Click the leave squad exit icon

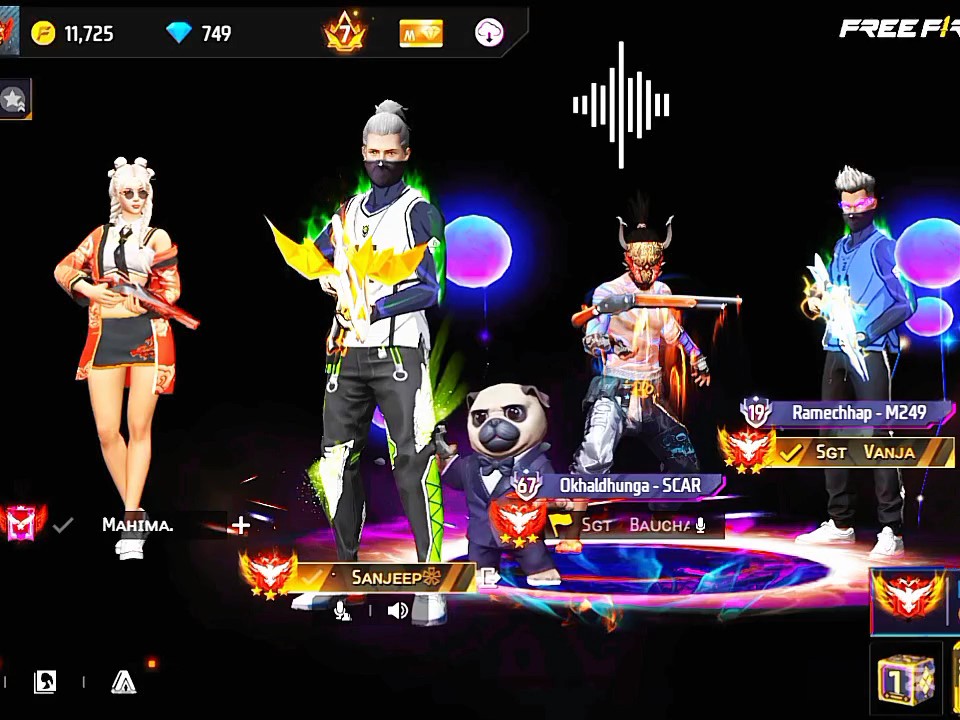pyautogui.click(x=490, y=577)
